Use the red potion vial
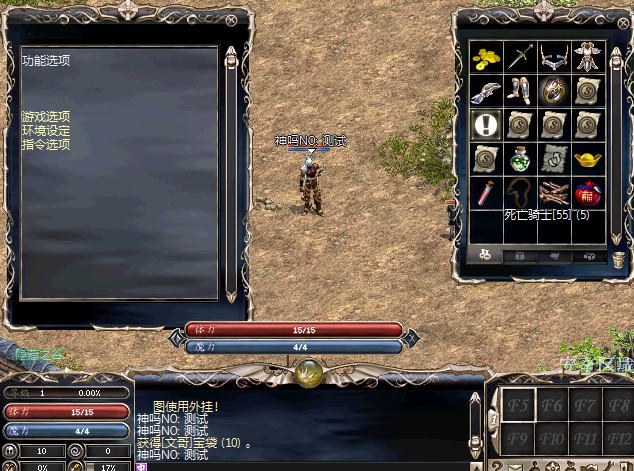Image resolution: width=634 pixels, height=471 pixels. [x=487, y=192]
